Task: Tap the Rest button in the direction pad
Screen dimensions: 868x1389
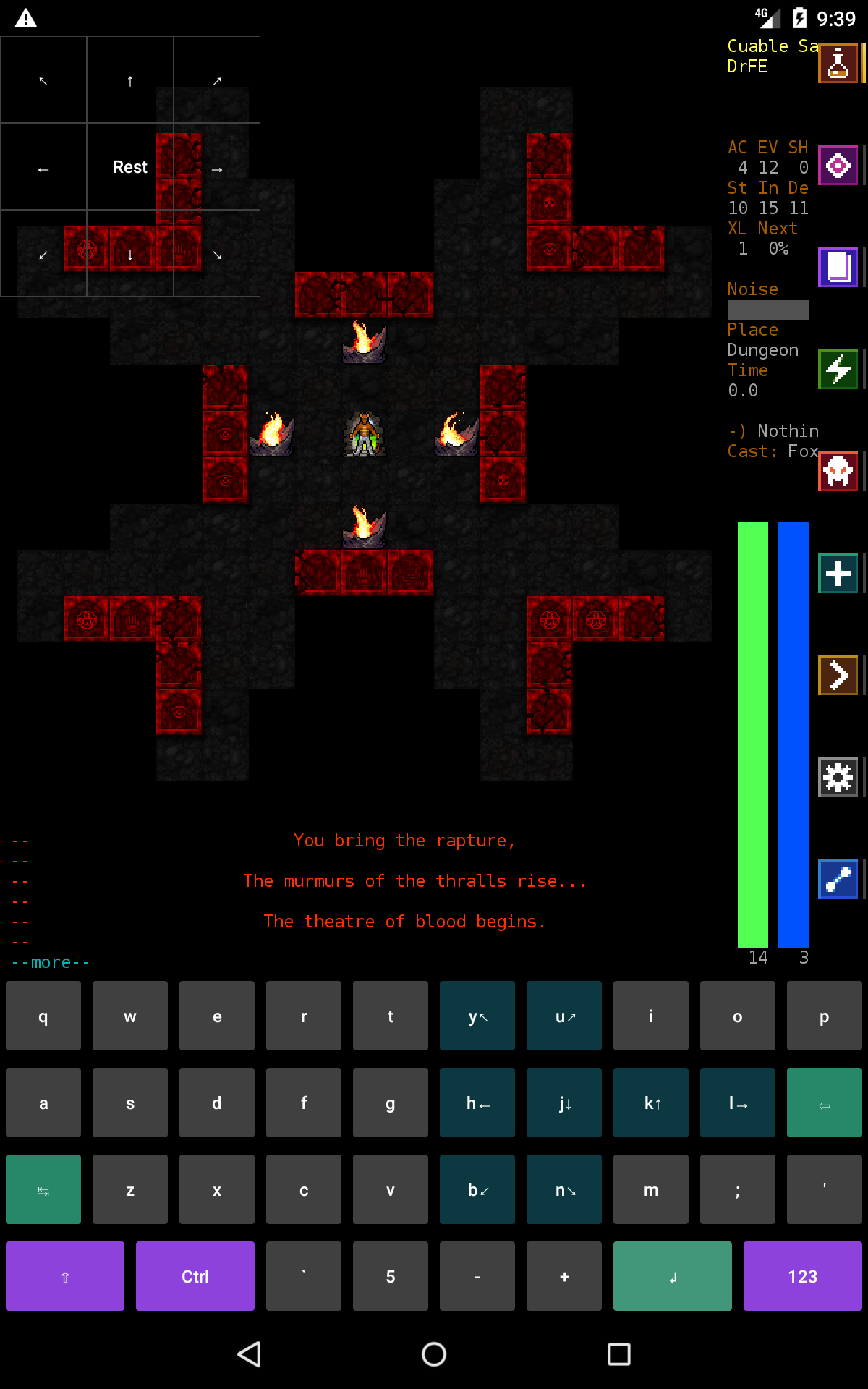Action: tap(130, 167)
